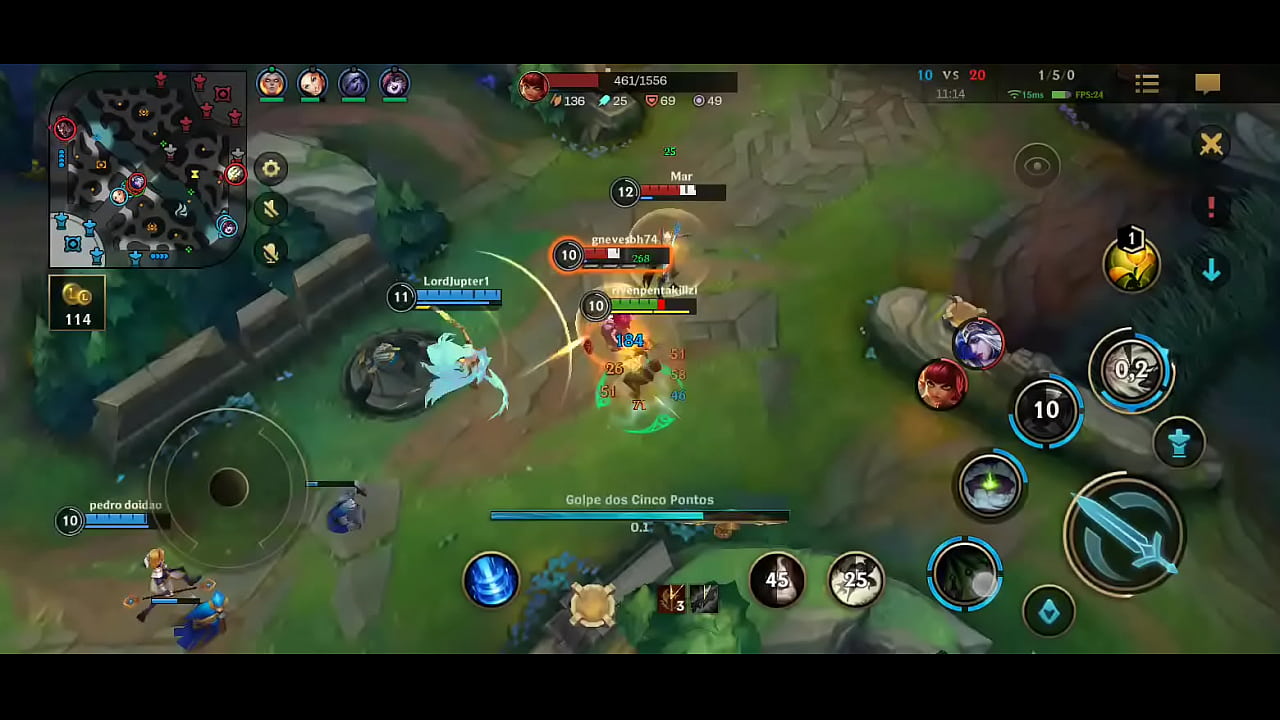This screenshot has height=720, width=1280.
Task: Activate the ability showing 0,2 cooldown
Action: (1131, 370)
